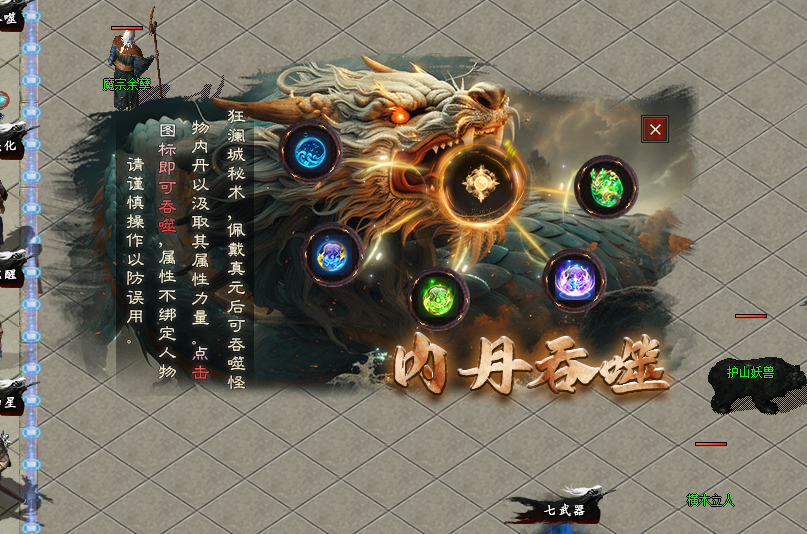Choose the green dragon inner core
The width and height of the screenshot is (807, 534).
point(606,186)
